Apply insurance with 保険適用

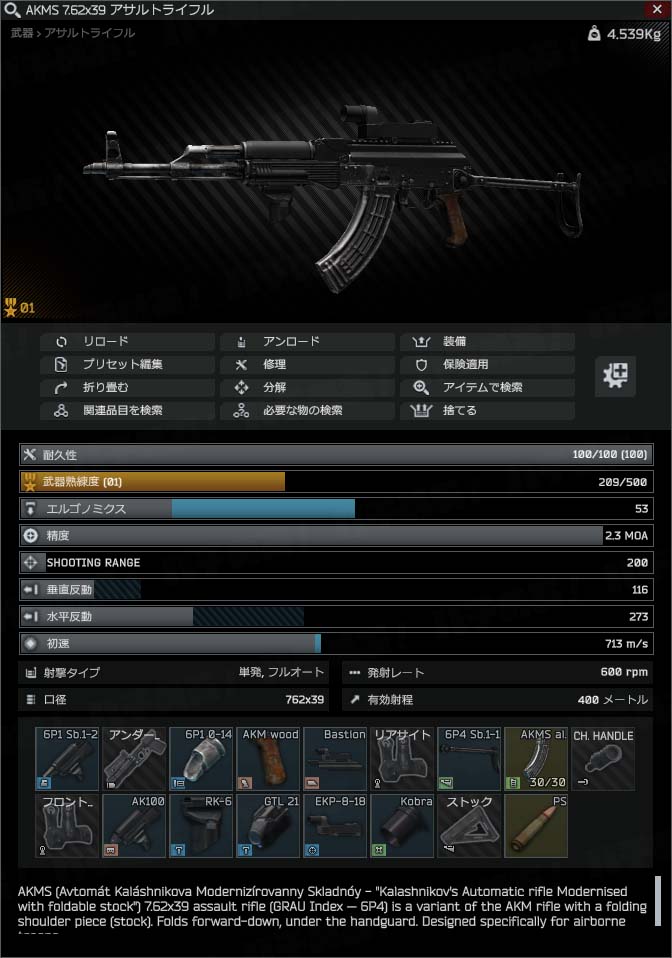487,364
